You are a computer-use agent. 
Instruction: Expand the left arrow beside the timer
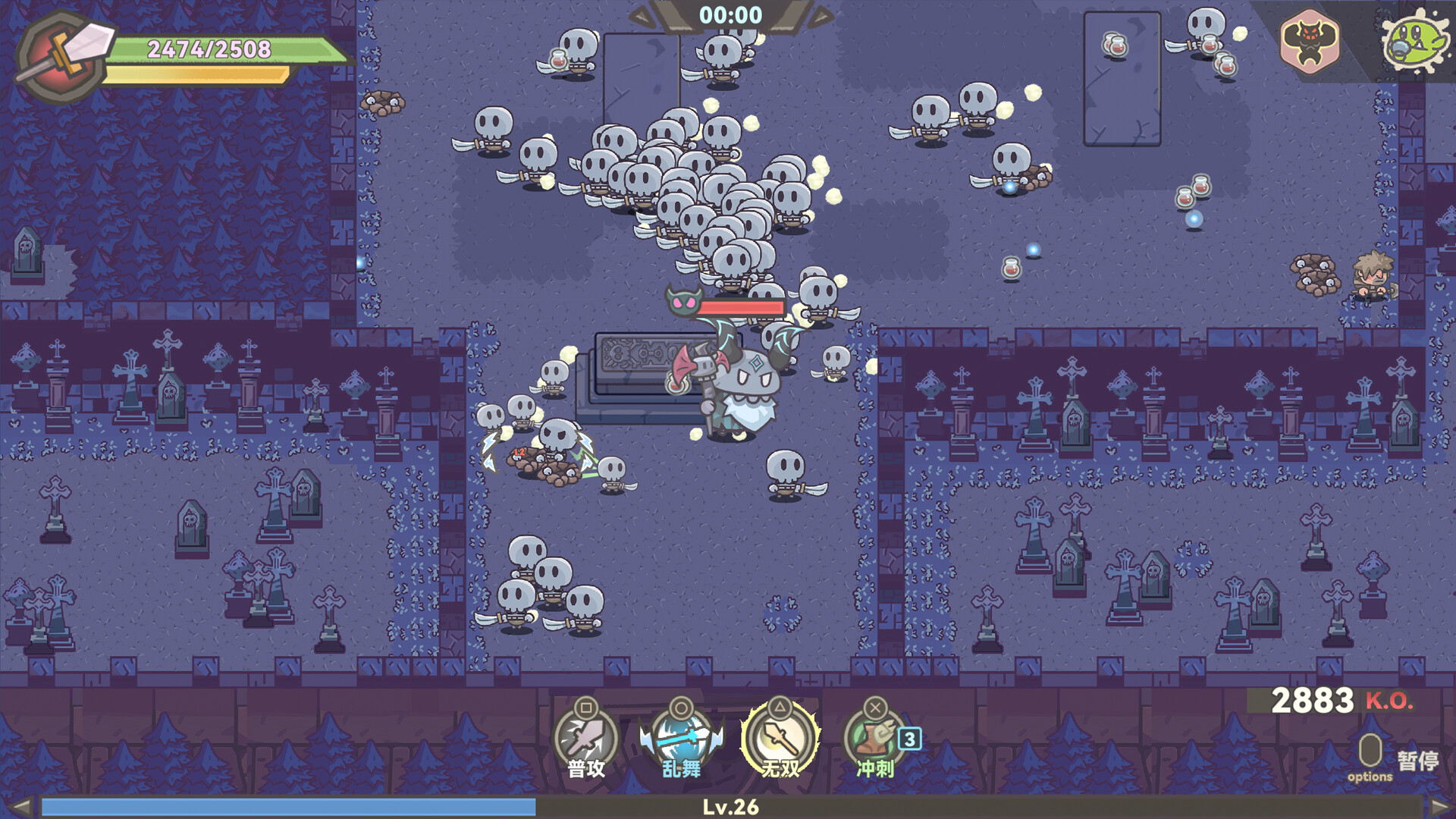pyautogui.click(x=642, y=13)
